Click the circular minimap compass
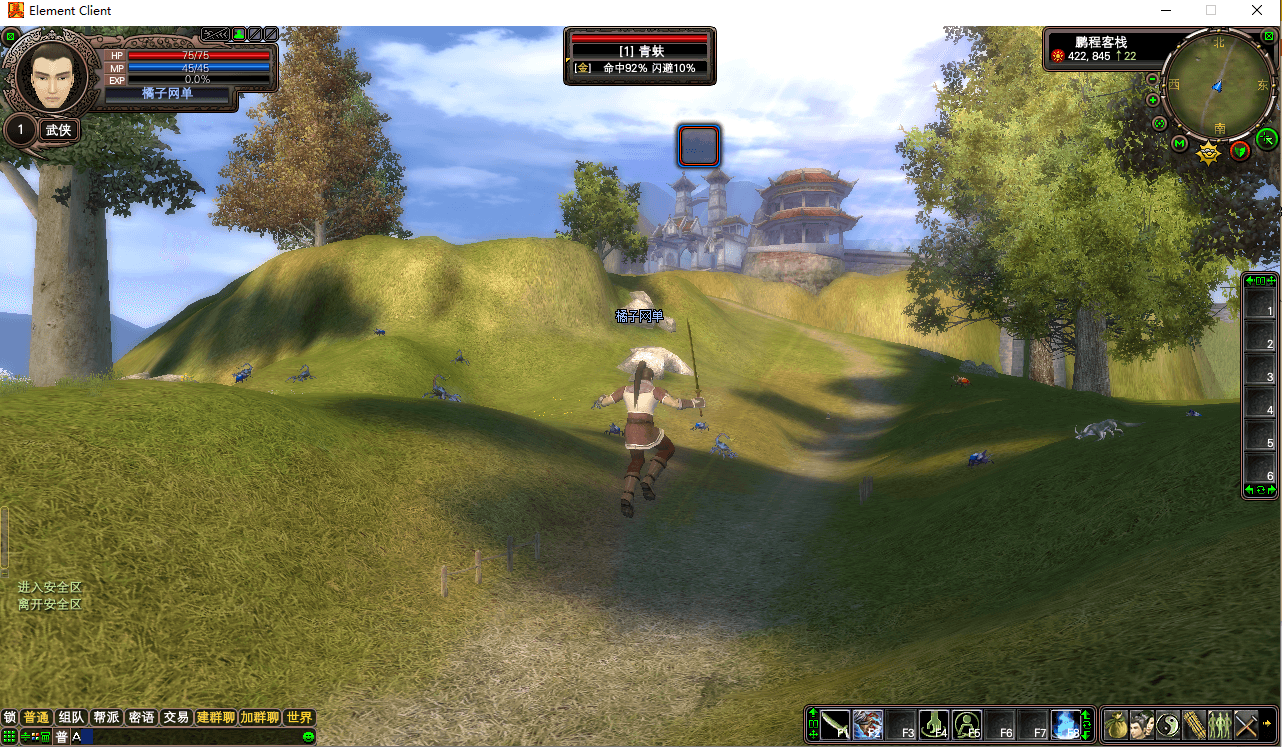 tap(1218, 86)
